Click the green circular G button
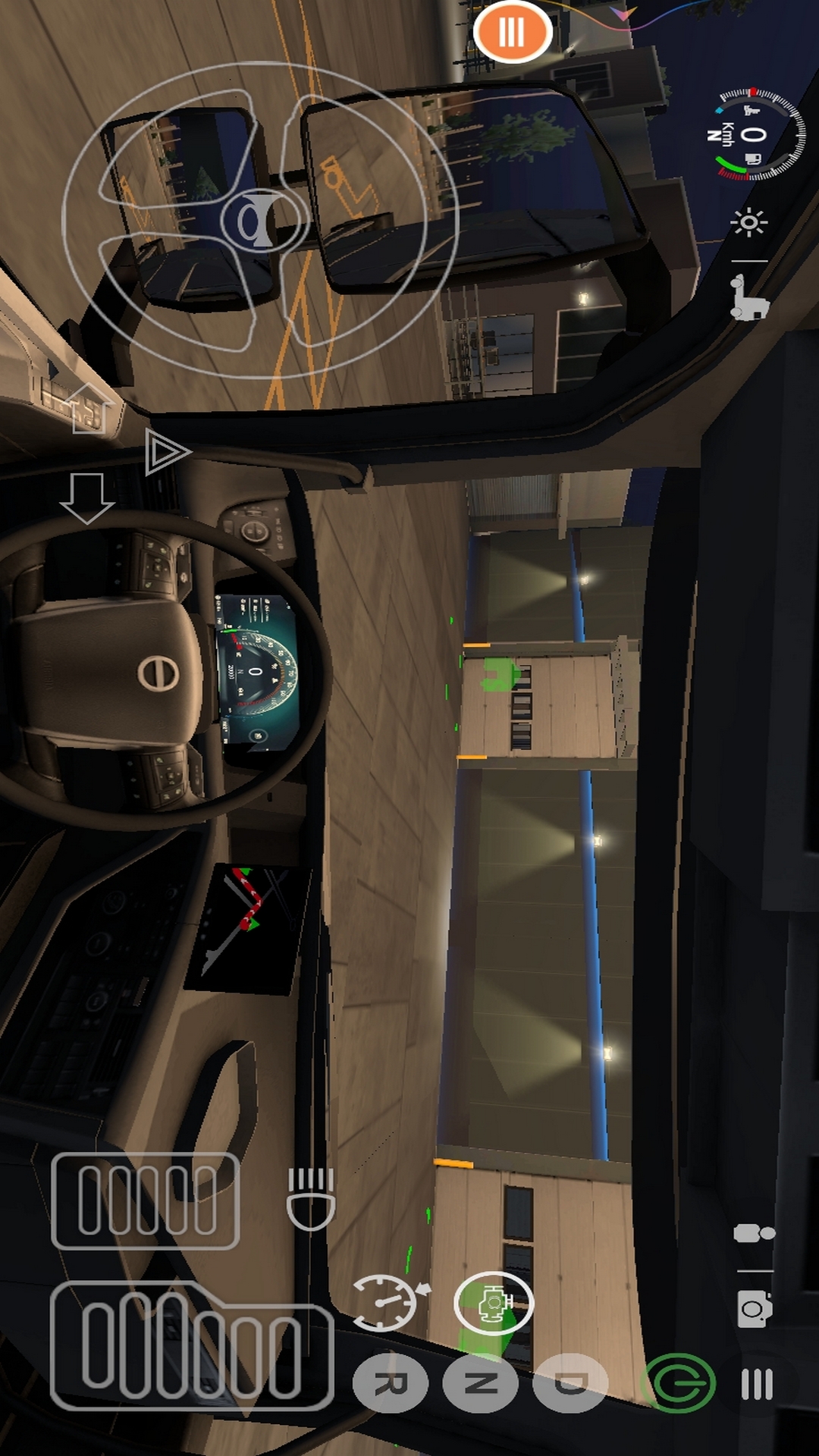 tap(679, 1384)
